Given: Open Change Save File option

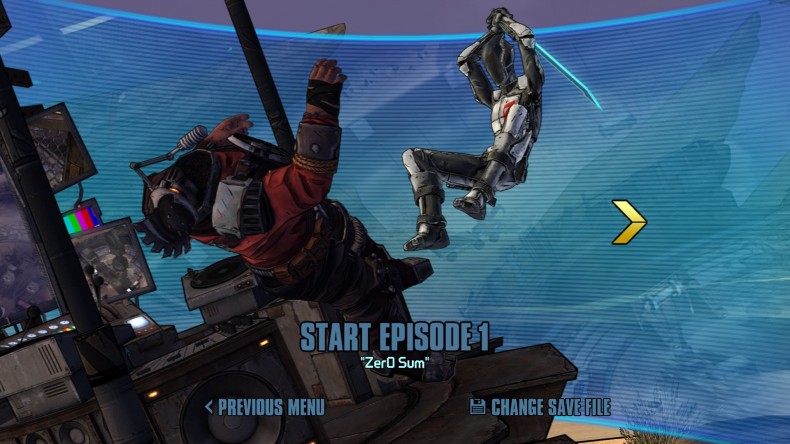Looking at the screenshot, I should click(540, 407).
